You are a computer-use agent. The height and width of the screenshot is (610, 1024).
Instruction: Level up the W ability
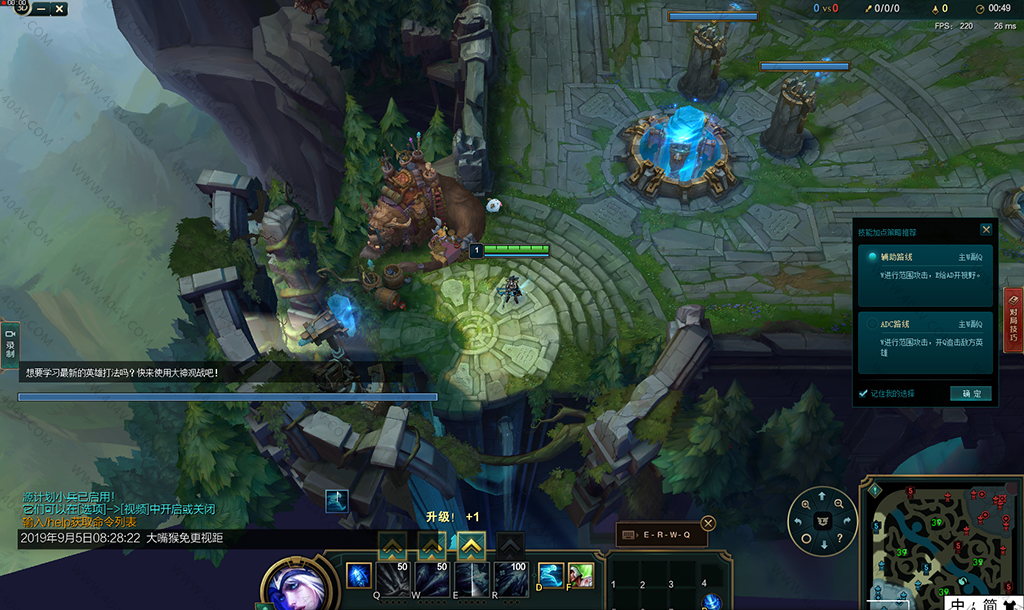pyautogui.click(x=431, y=546)
